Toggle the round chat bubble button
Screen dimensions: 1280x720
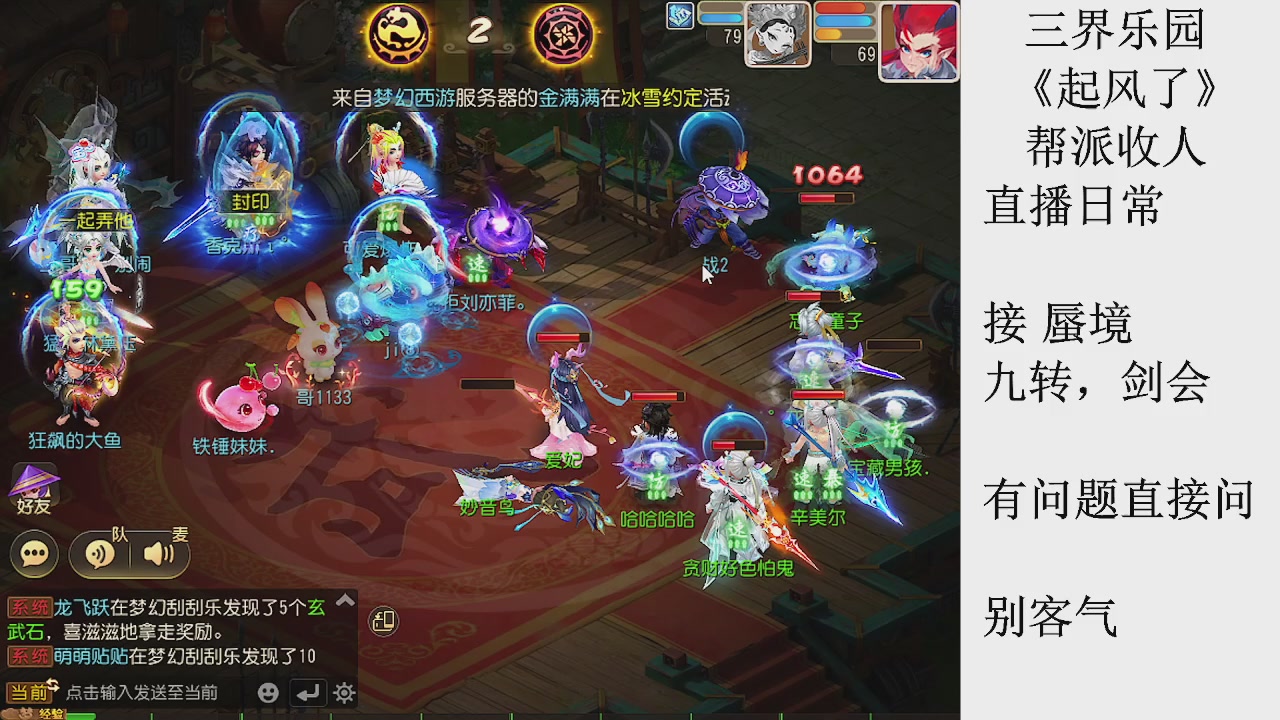33,553
